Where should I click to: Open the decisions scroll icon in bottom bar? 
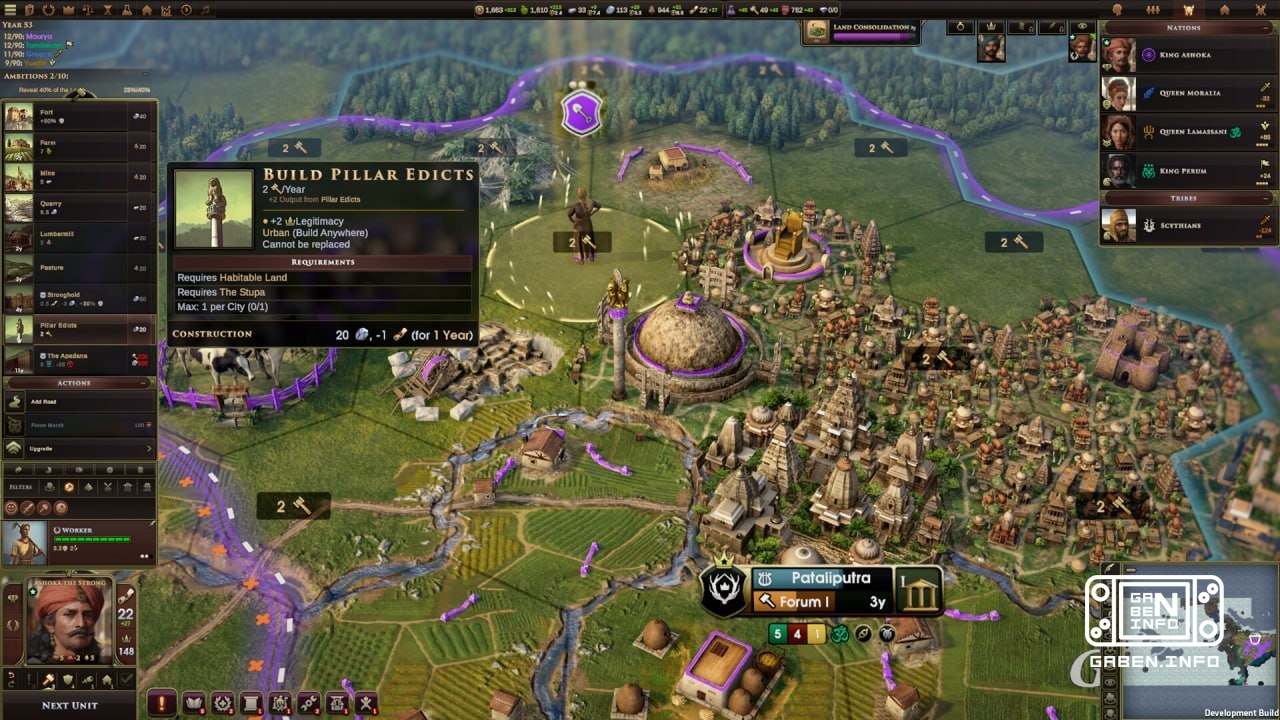[250, 703]
